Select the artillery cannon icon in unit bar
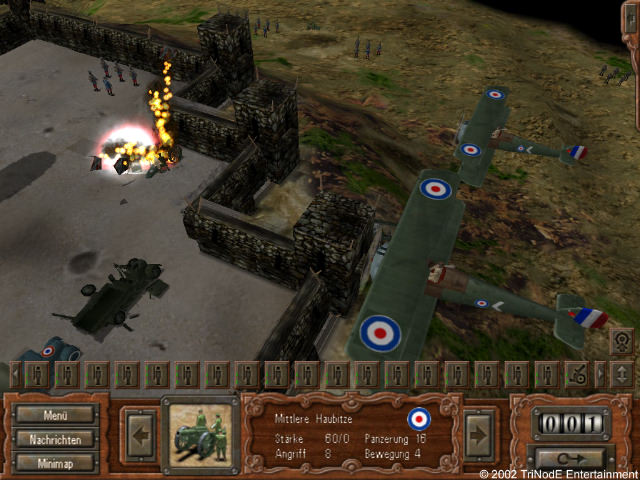Viewport: 640px width, 480px height. (x=577, y=375)
